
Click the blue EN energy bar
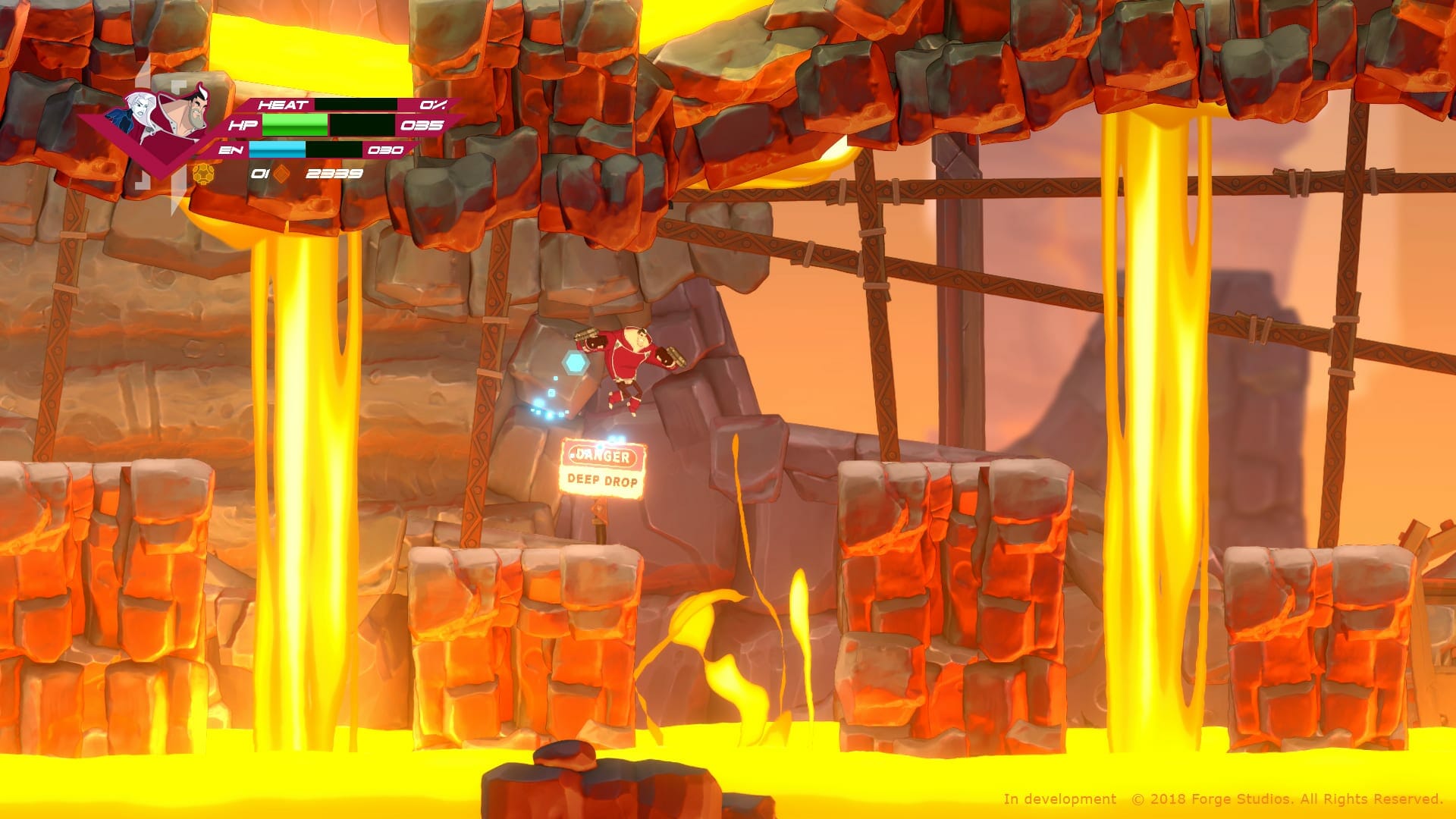coord(278,151)
